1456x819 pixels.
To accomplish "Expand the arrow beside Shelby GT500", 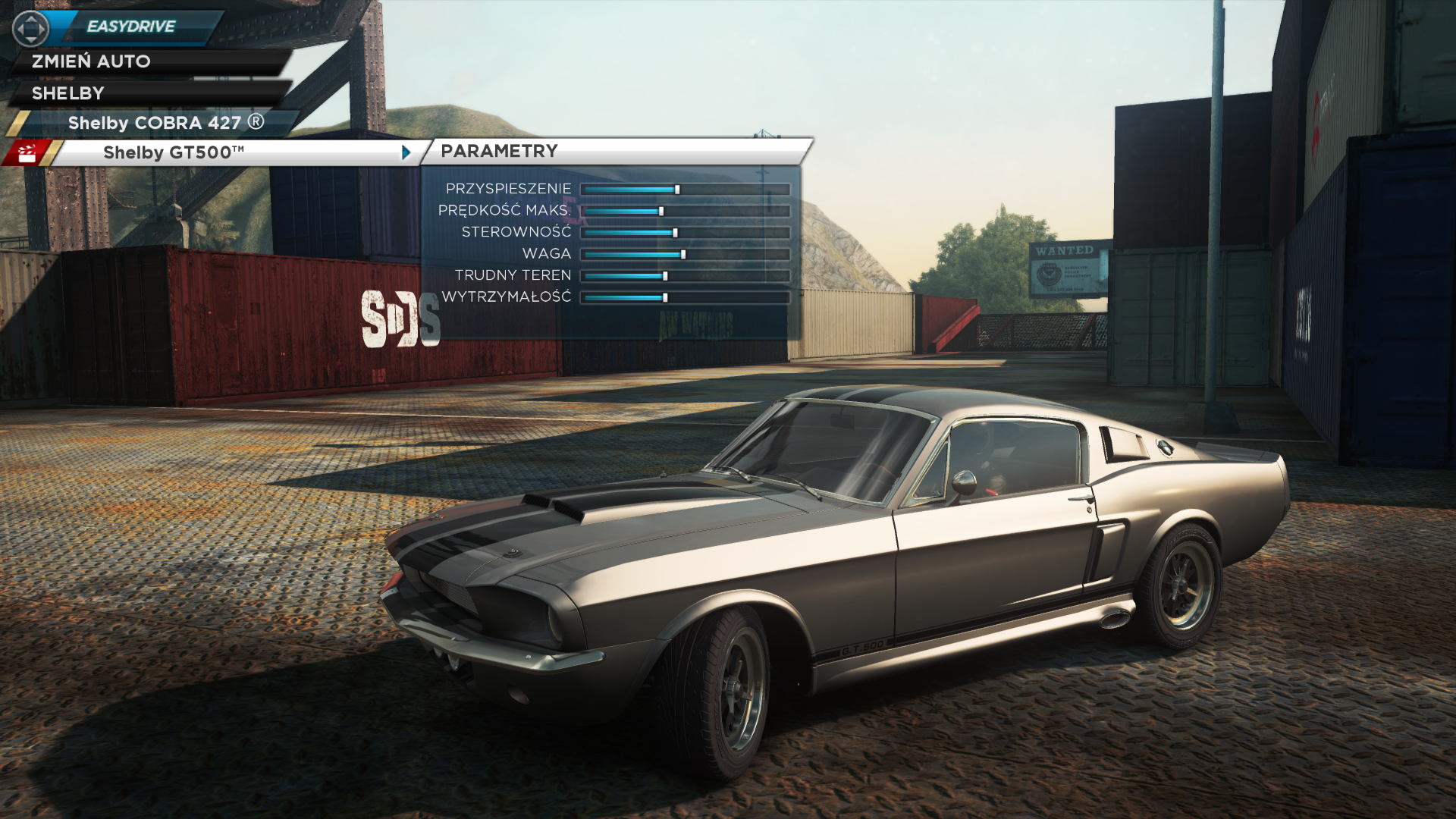I will pos(406,152).
